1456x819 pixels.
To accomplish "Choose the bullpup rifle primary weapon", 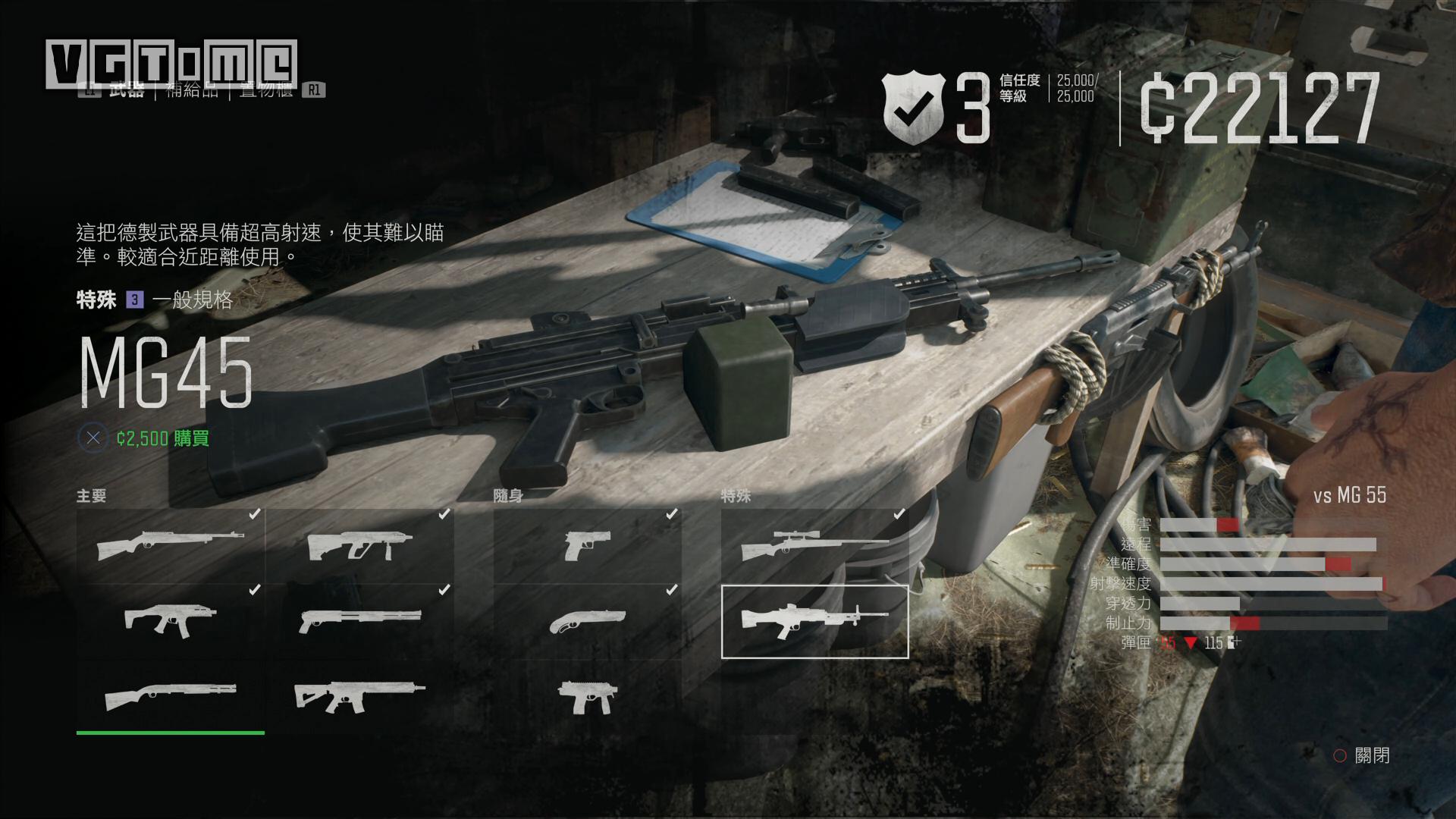I will coord(359,545).
